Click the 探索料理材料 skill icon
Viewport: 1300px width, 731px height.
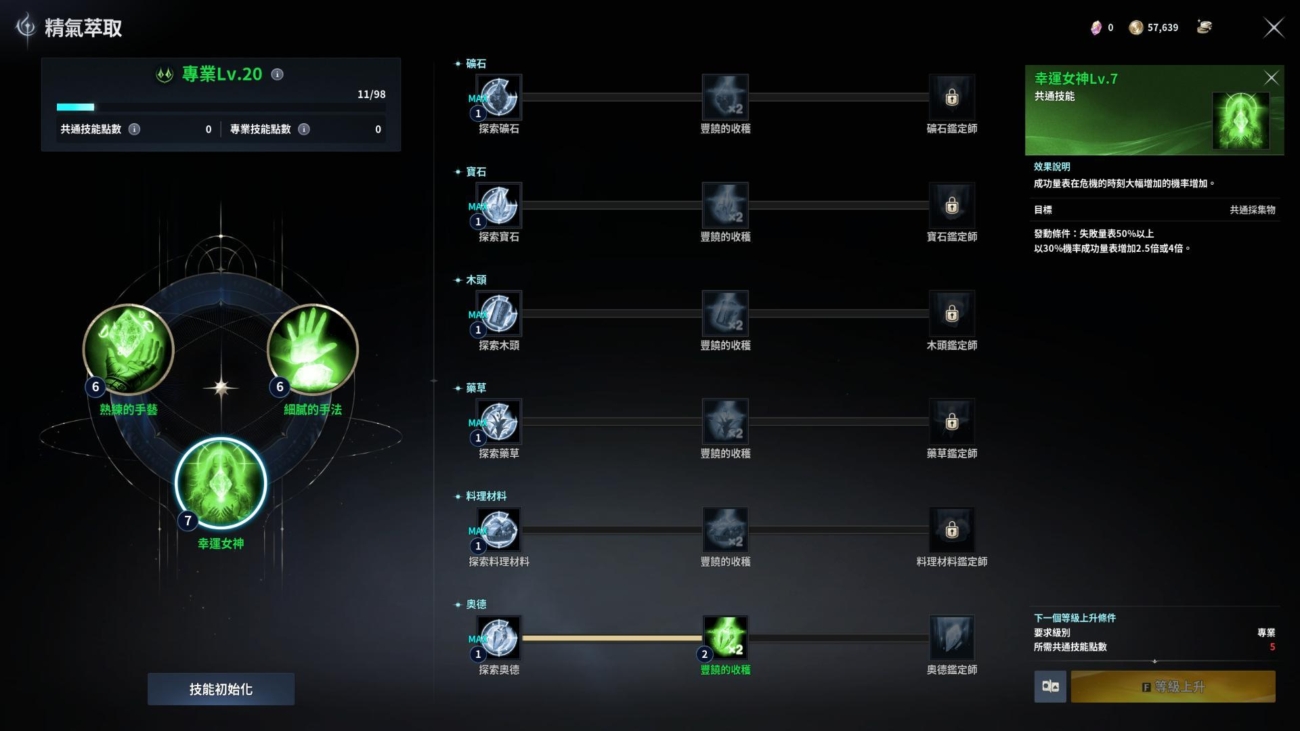[x=497, y=531]
